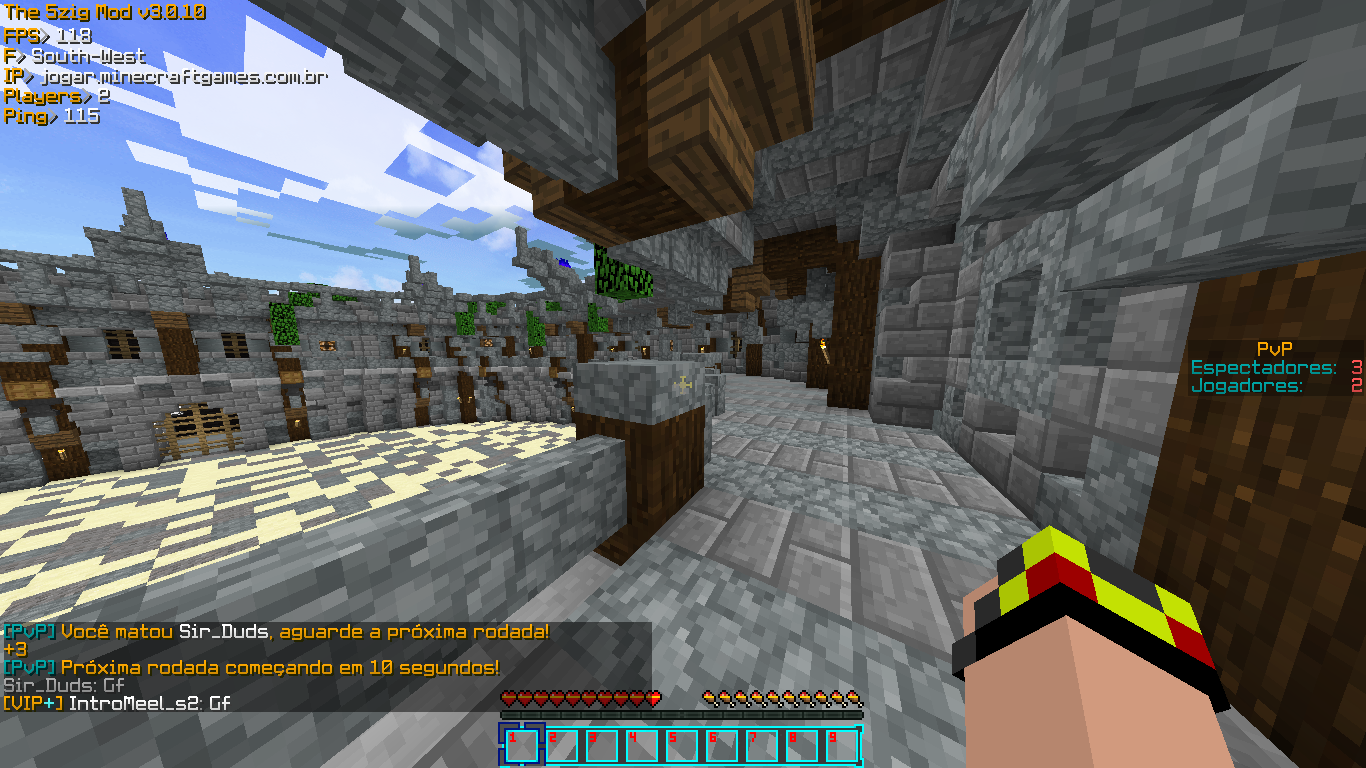Click the PvP scoreboard title
This screenshot has height=768, width=1366.
pos(1275,349)
